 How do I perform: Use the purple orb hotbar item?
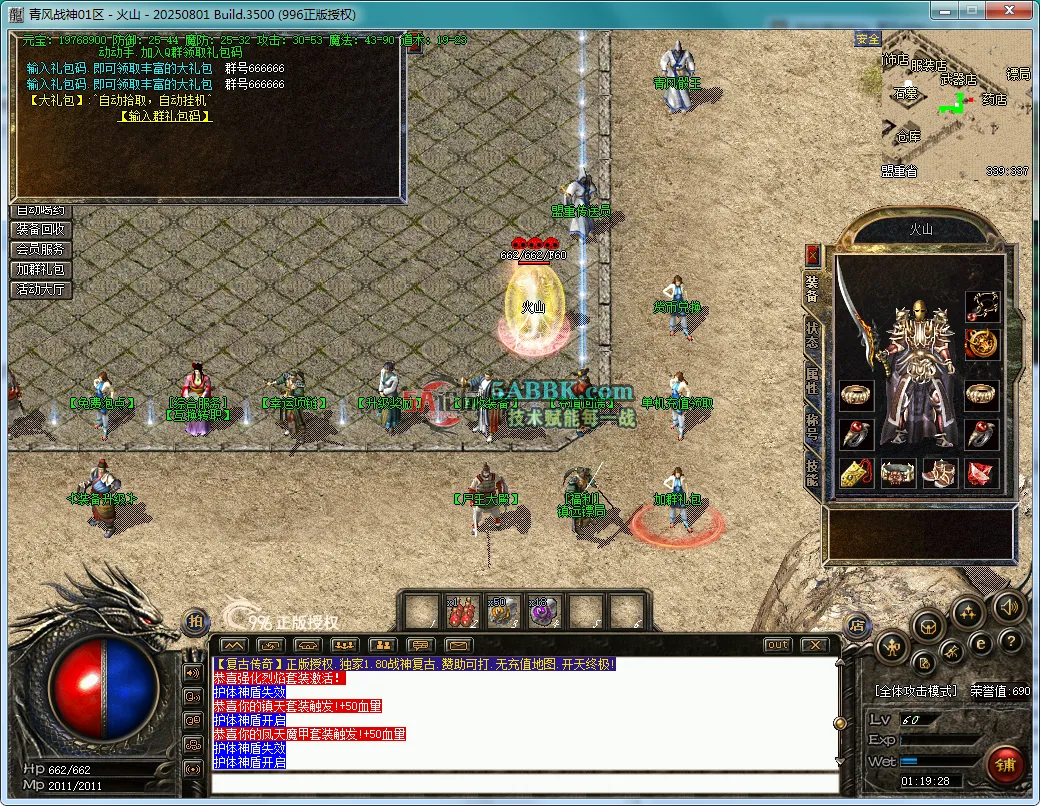click(542, 611)
